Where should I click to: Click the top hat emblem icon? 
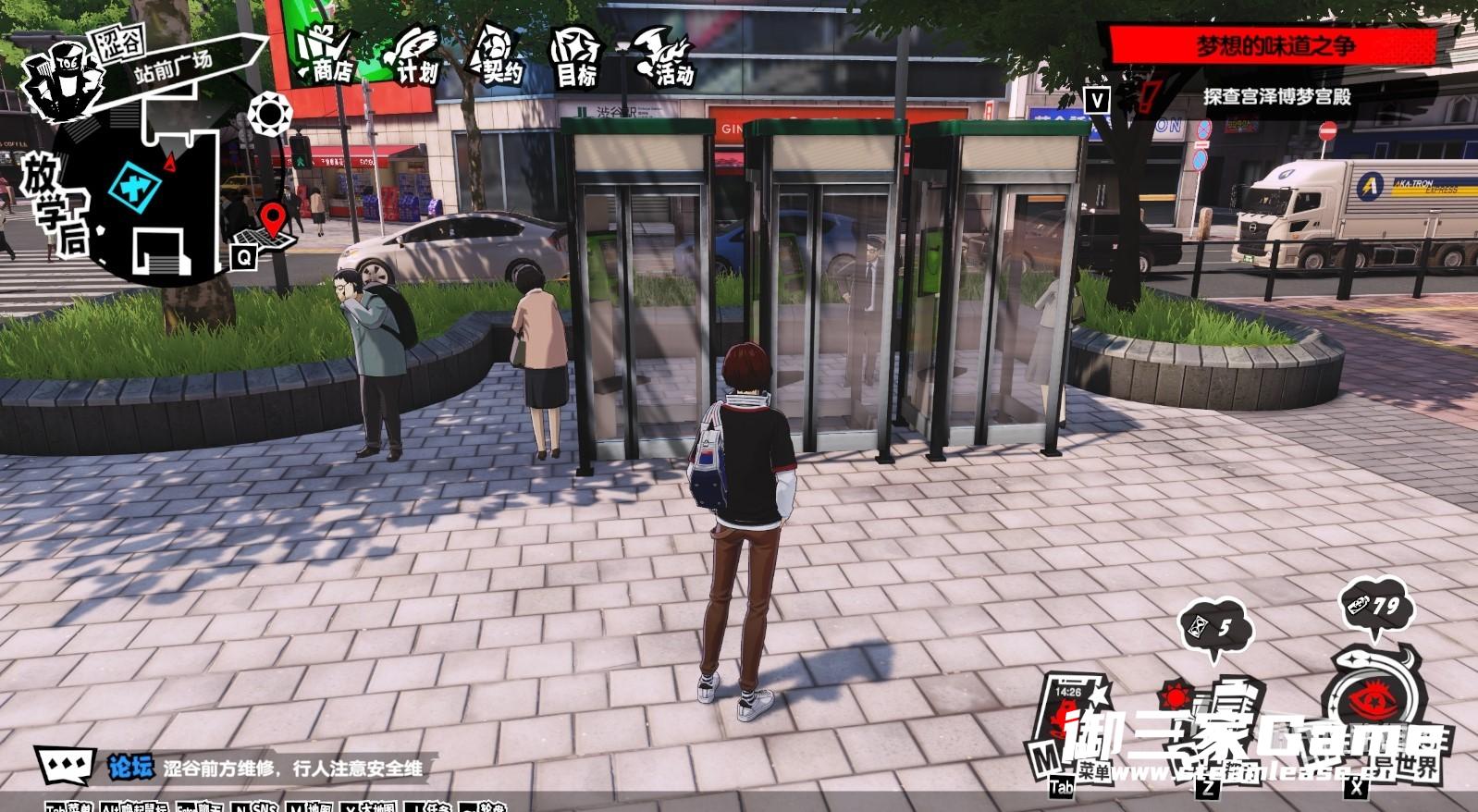tap(63, 79)
